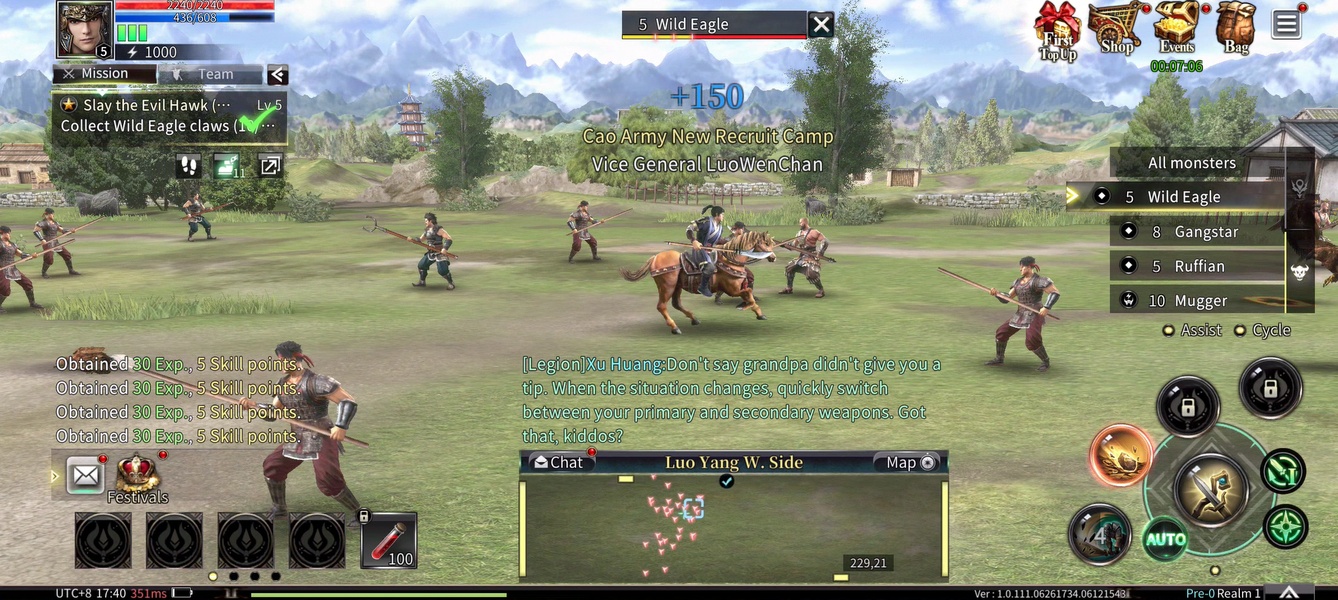Open the hamburger main menu

coord(1286,25)
